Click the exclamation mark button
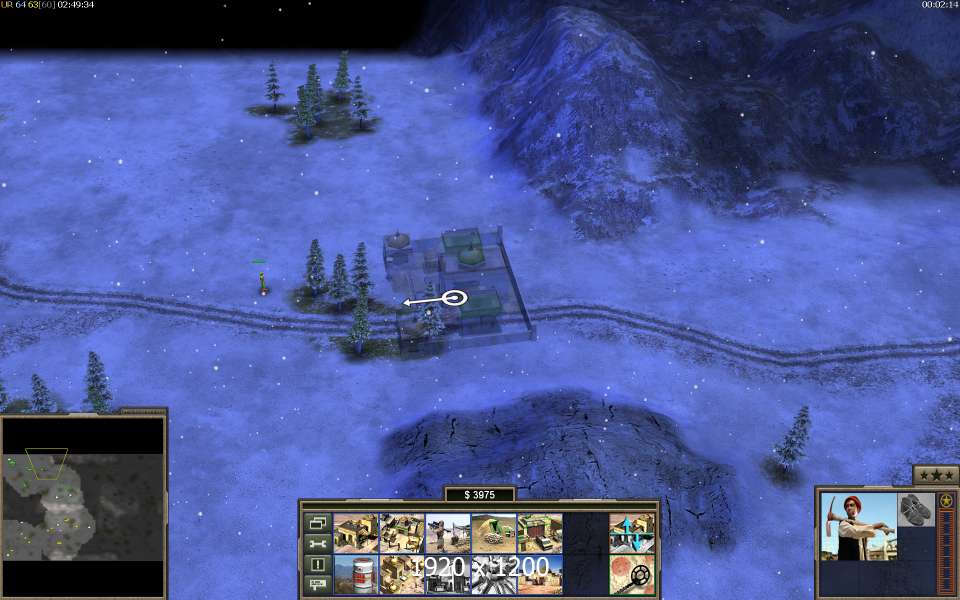960x600 pixels. coord(317,564)
